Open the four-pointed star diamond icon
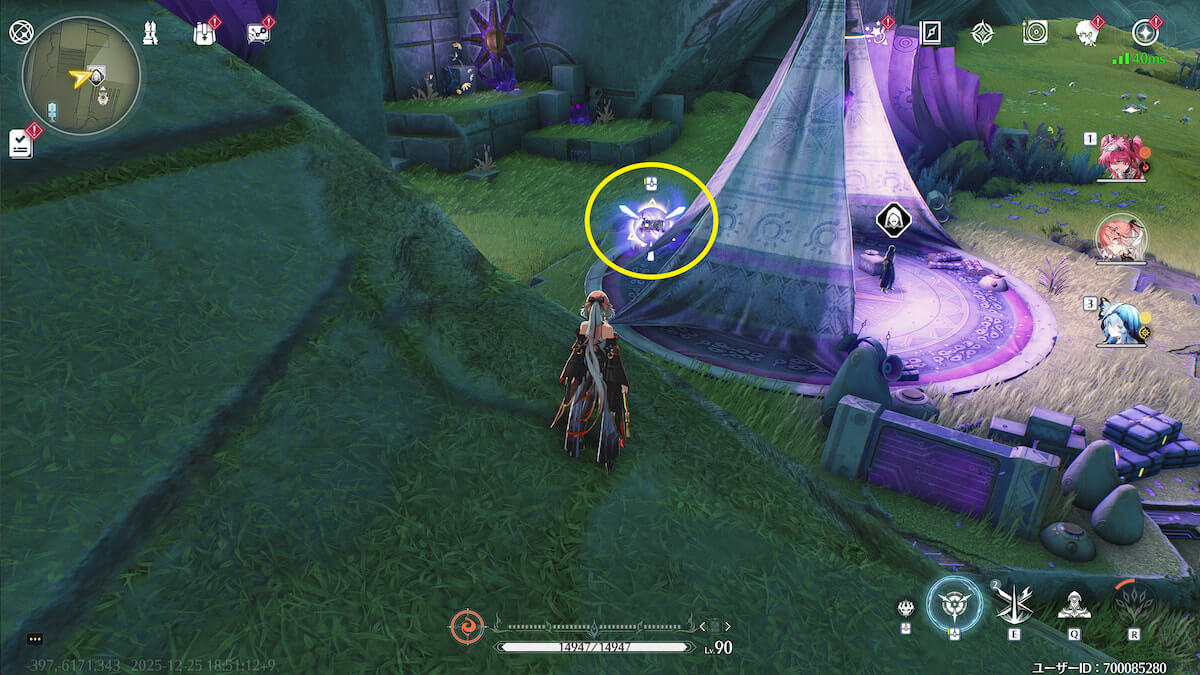 [x=983, y=33]
